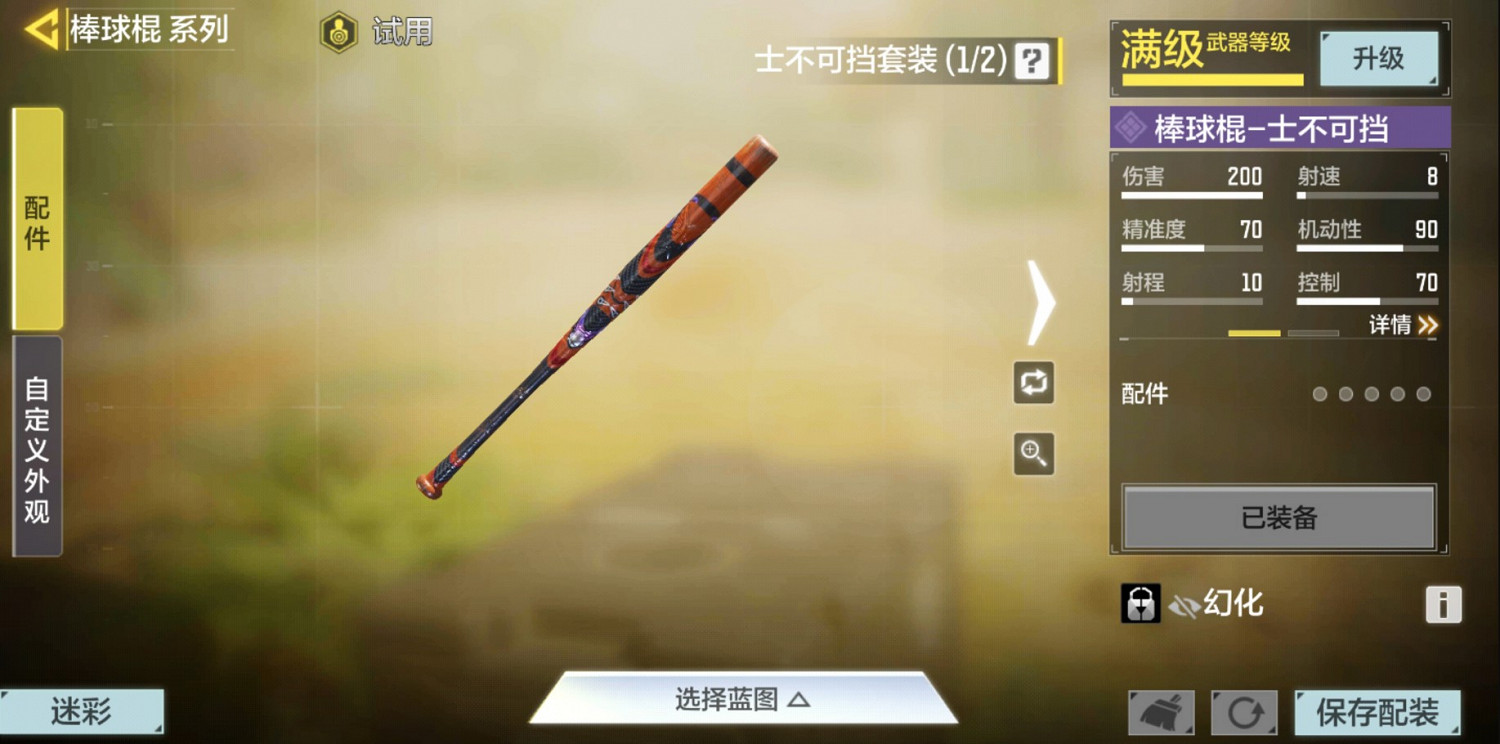Select the last 配件 slot dot

click(x=1423, y=394)
